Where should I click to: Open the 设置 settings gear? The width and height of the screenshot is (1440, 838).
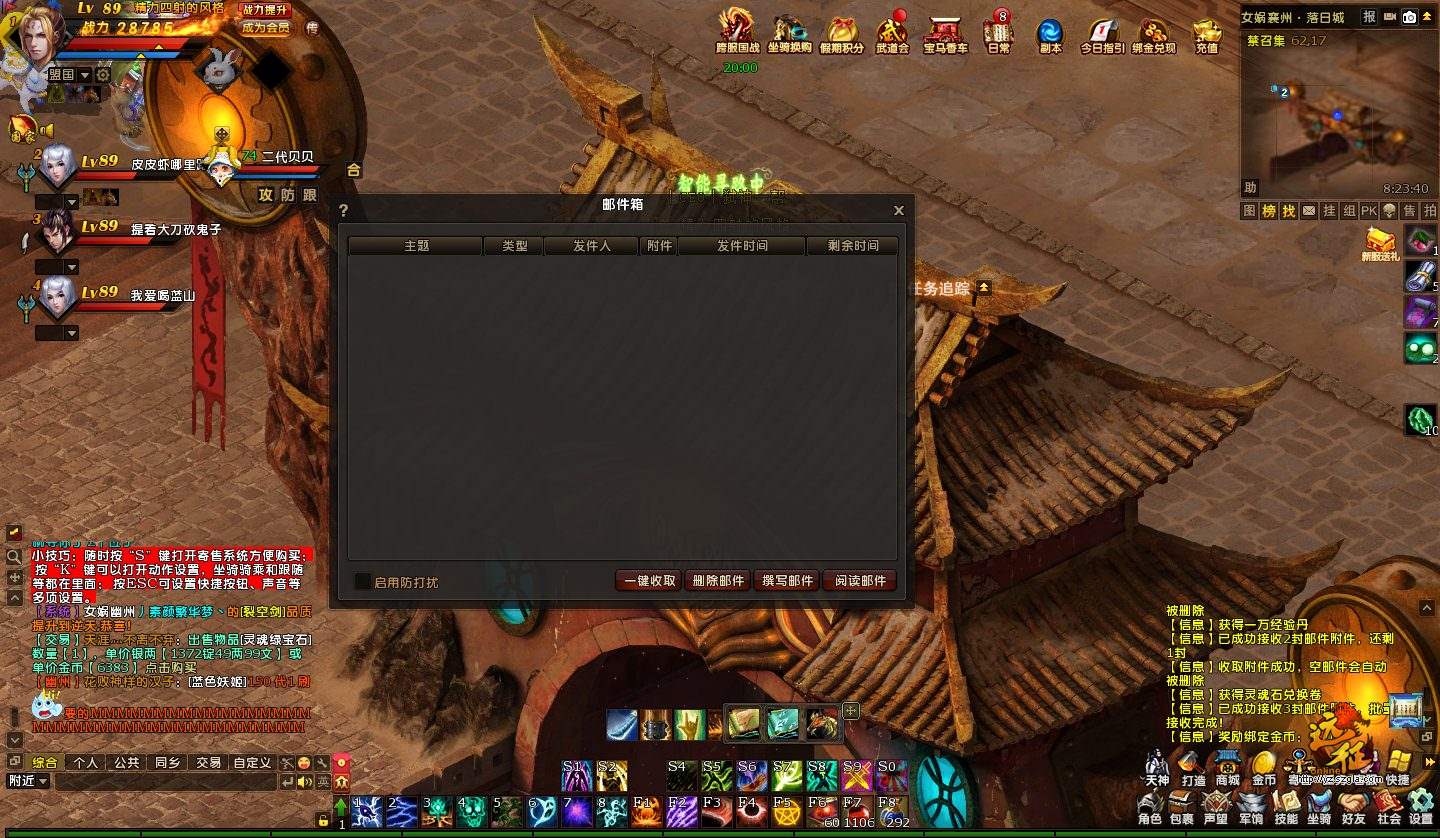1421,806
